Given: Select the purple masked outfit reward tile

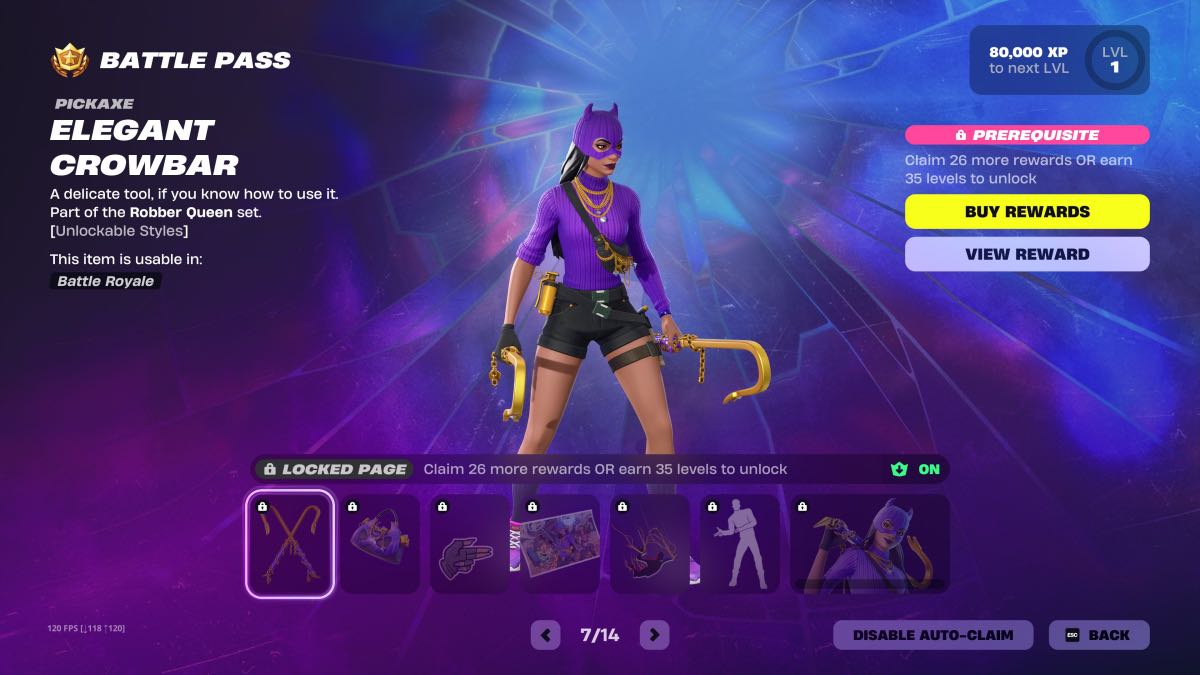Looking at the screenshot, I should pos(869,544).
